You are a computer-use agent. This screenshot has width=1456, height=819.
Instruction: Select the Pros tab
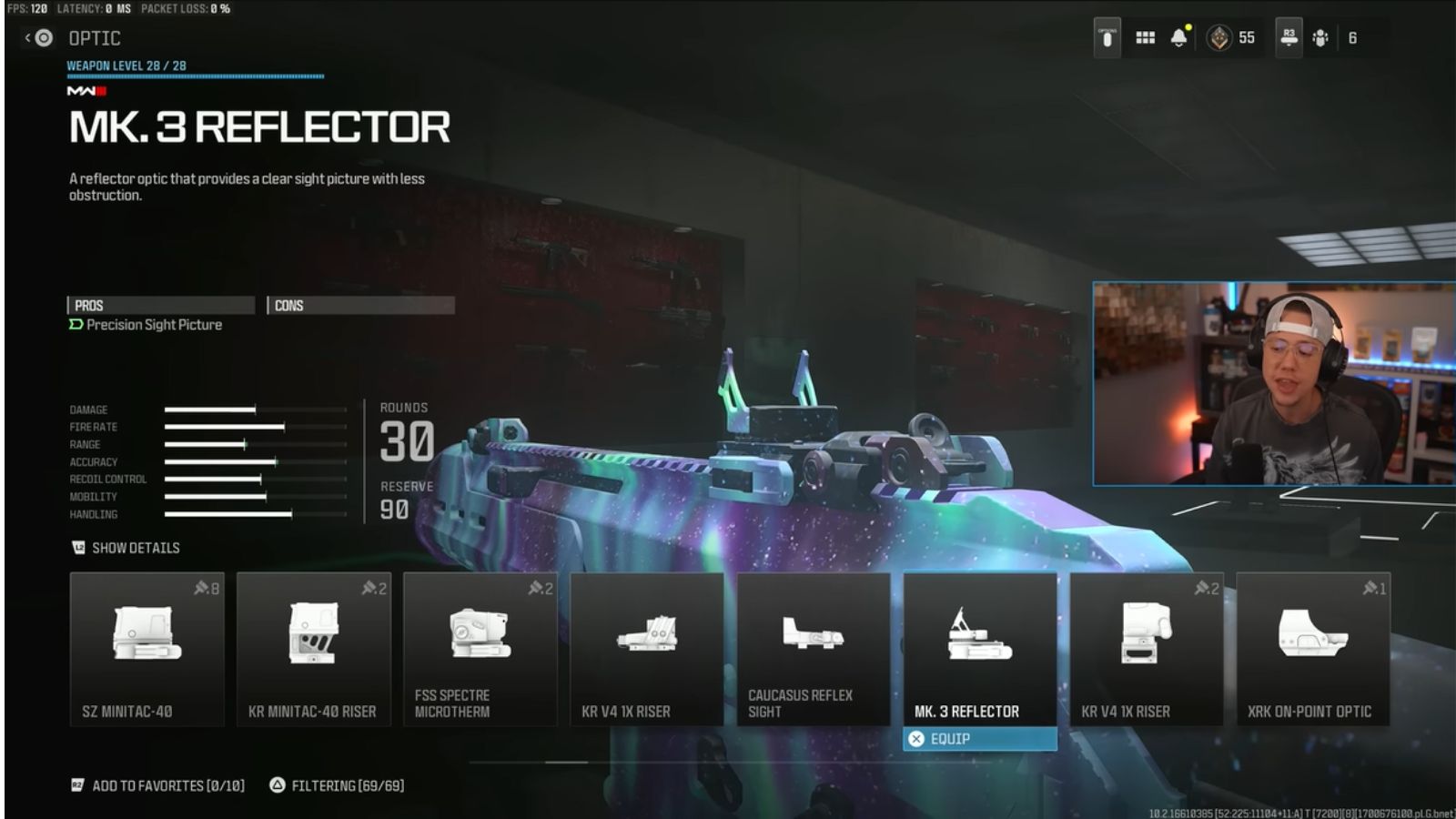tap(164, 305)
